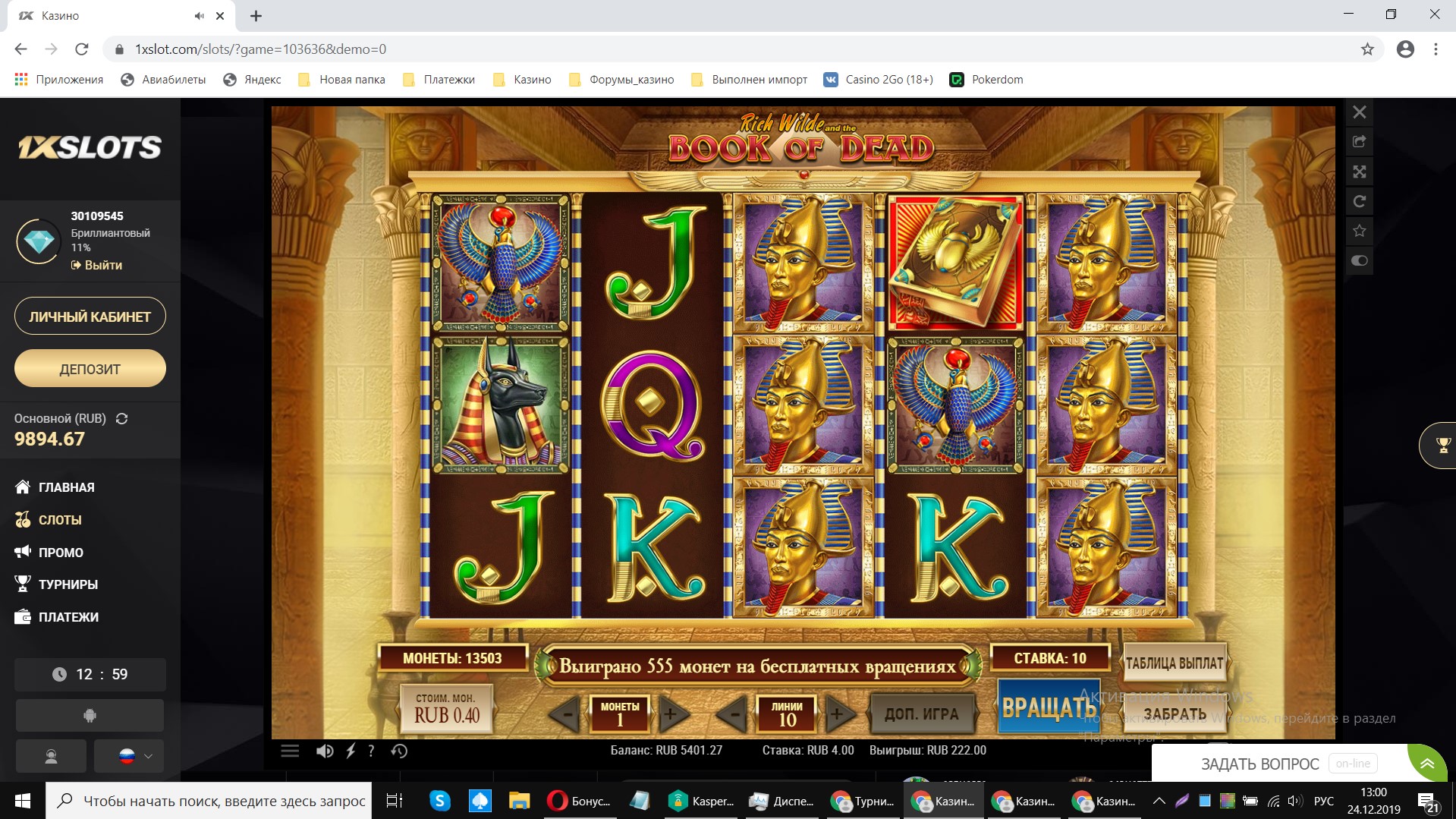Image resolution: width=1456 pixels, height=819 pixels.
Task: Collect winnings with ЗАБРАТЬ button
Action: pyautogui.click(x=1174, y=713)
